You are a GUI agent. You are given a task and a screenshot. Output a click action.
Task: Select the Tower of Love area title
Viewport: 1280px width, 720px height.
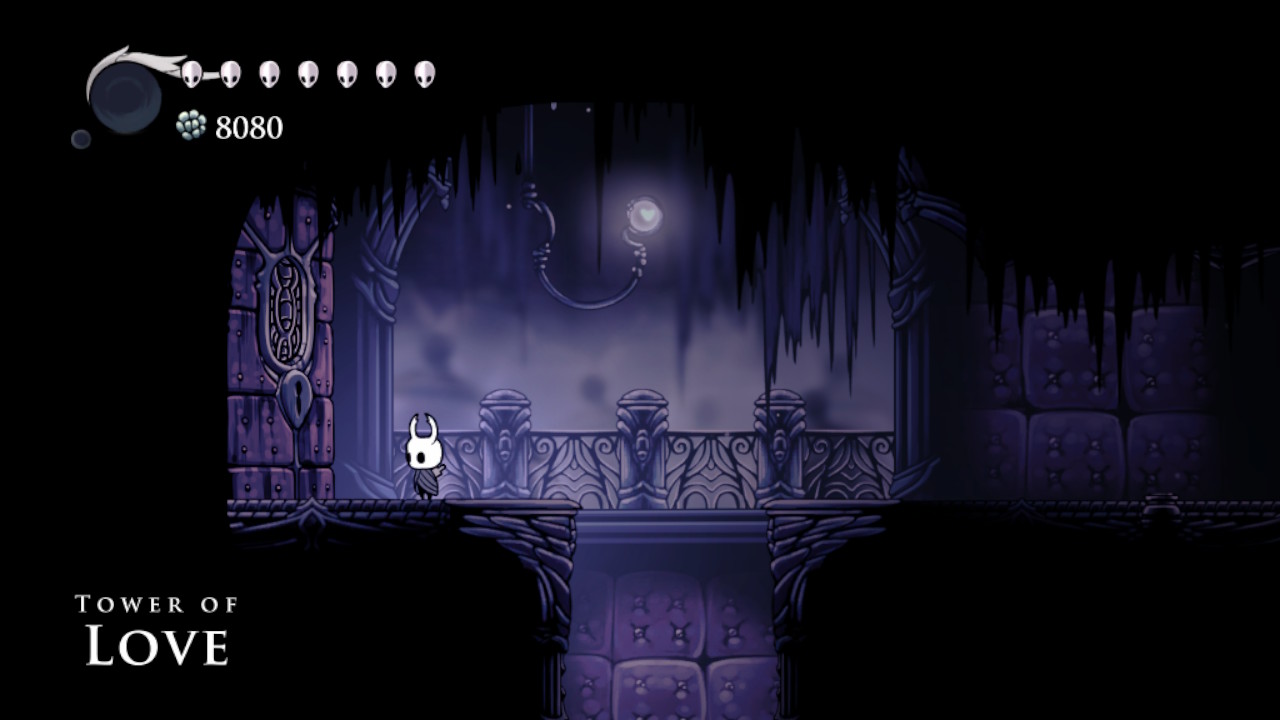tap(156, 622)
